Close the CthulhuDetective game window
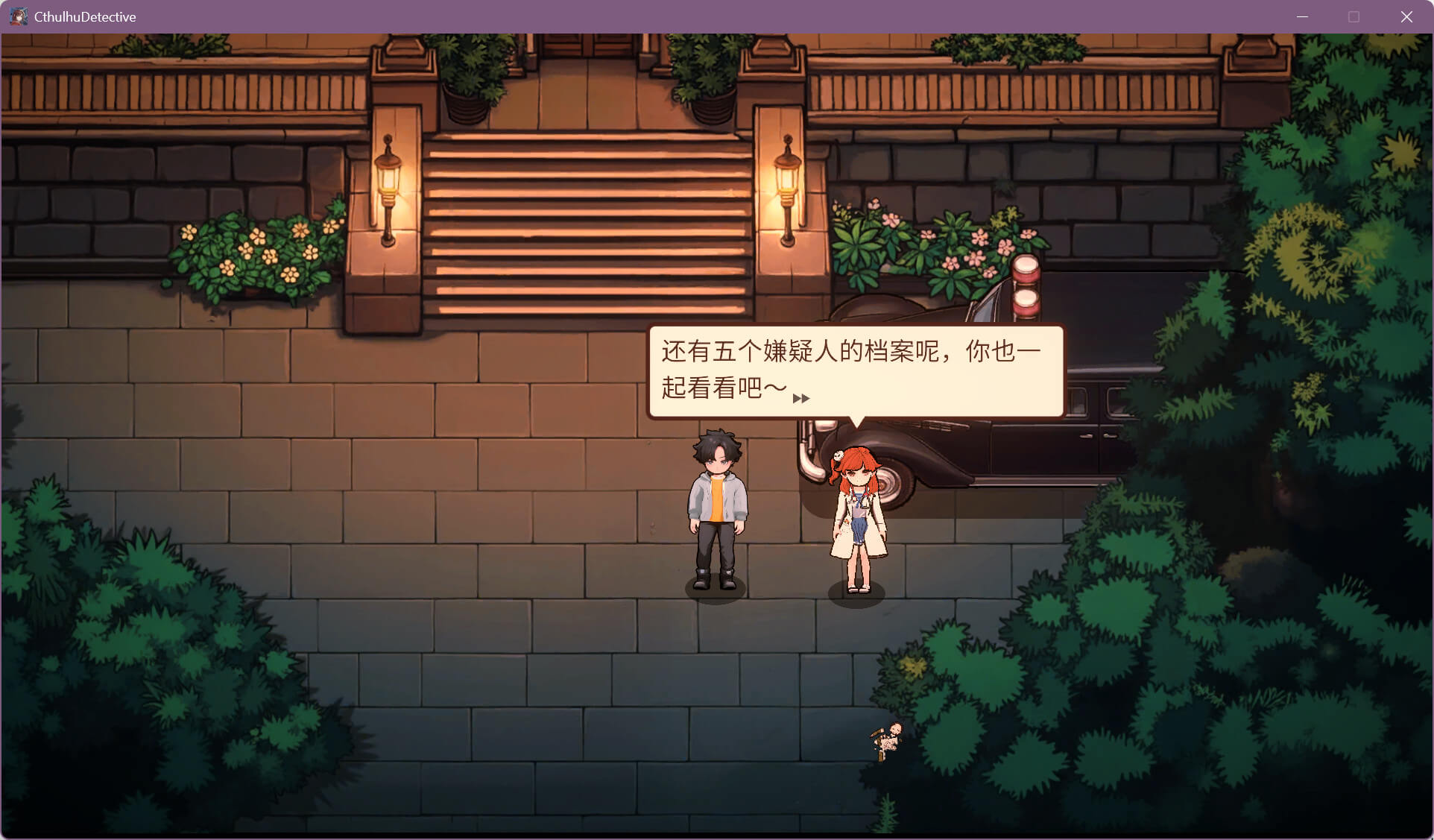Viewport: 1434px width, 840px height. tap(1406, 16)
